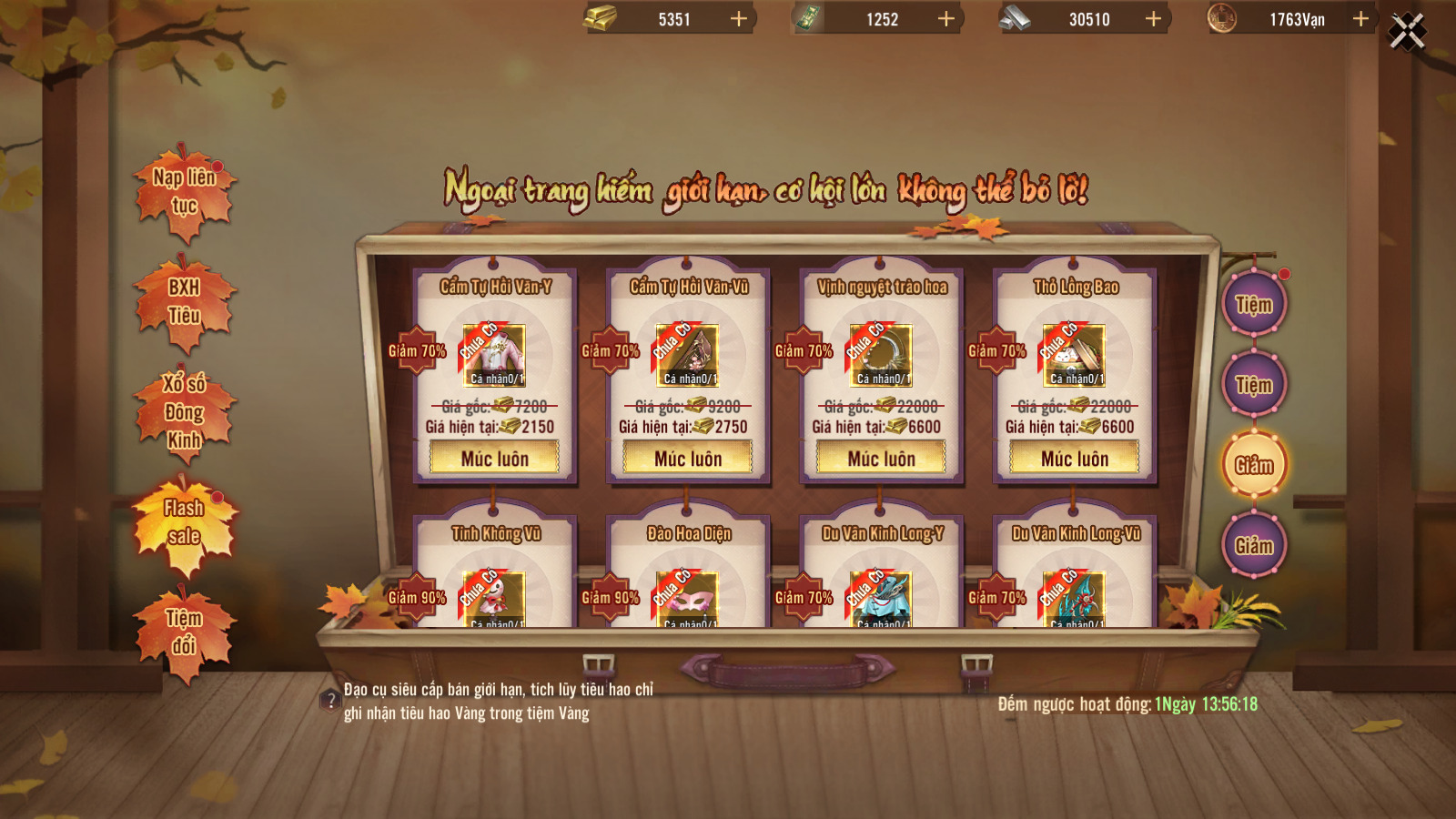Select the Flash sale leaf tab
The height and width of the screenshot is (819, 1456).
185,522
